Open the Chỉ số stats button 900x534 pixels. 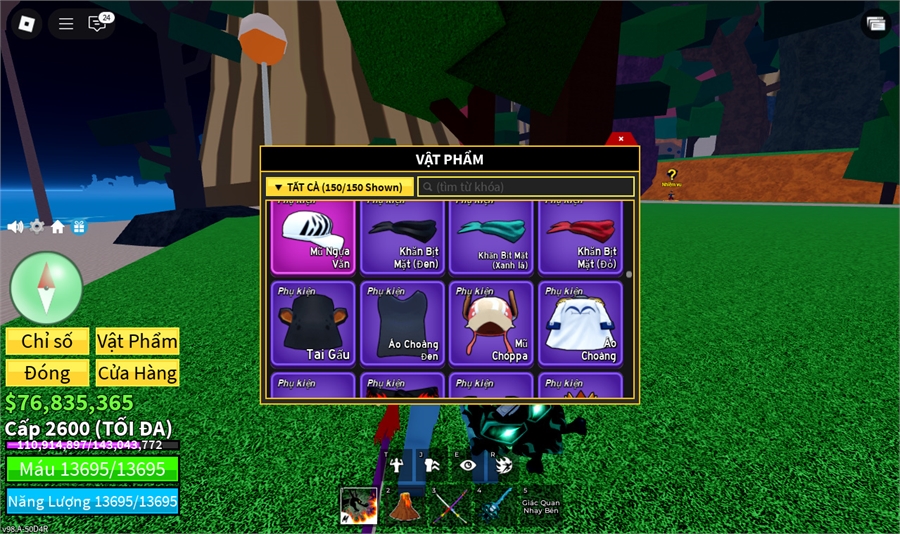(47, 341)
